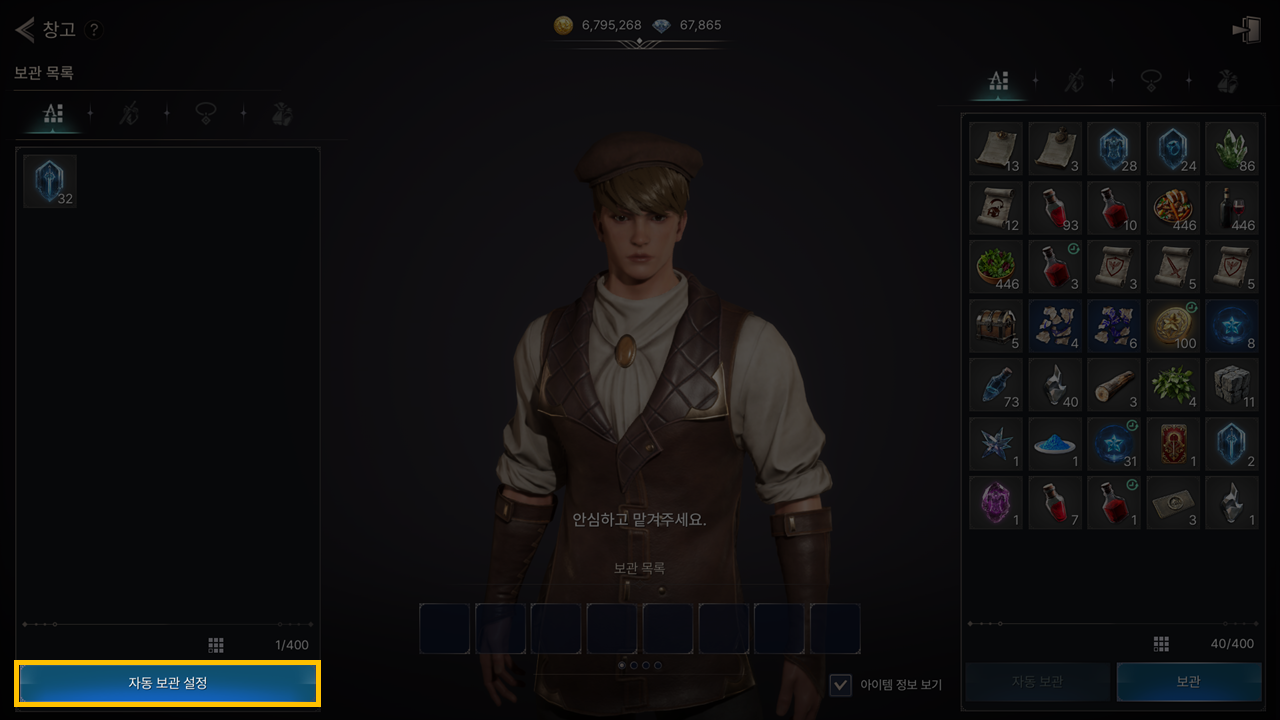The image size is (1280, 720).
Task: Toggle the 아이템 정보 보기 checkbox
Action: [x=841, y=684]
